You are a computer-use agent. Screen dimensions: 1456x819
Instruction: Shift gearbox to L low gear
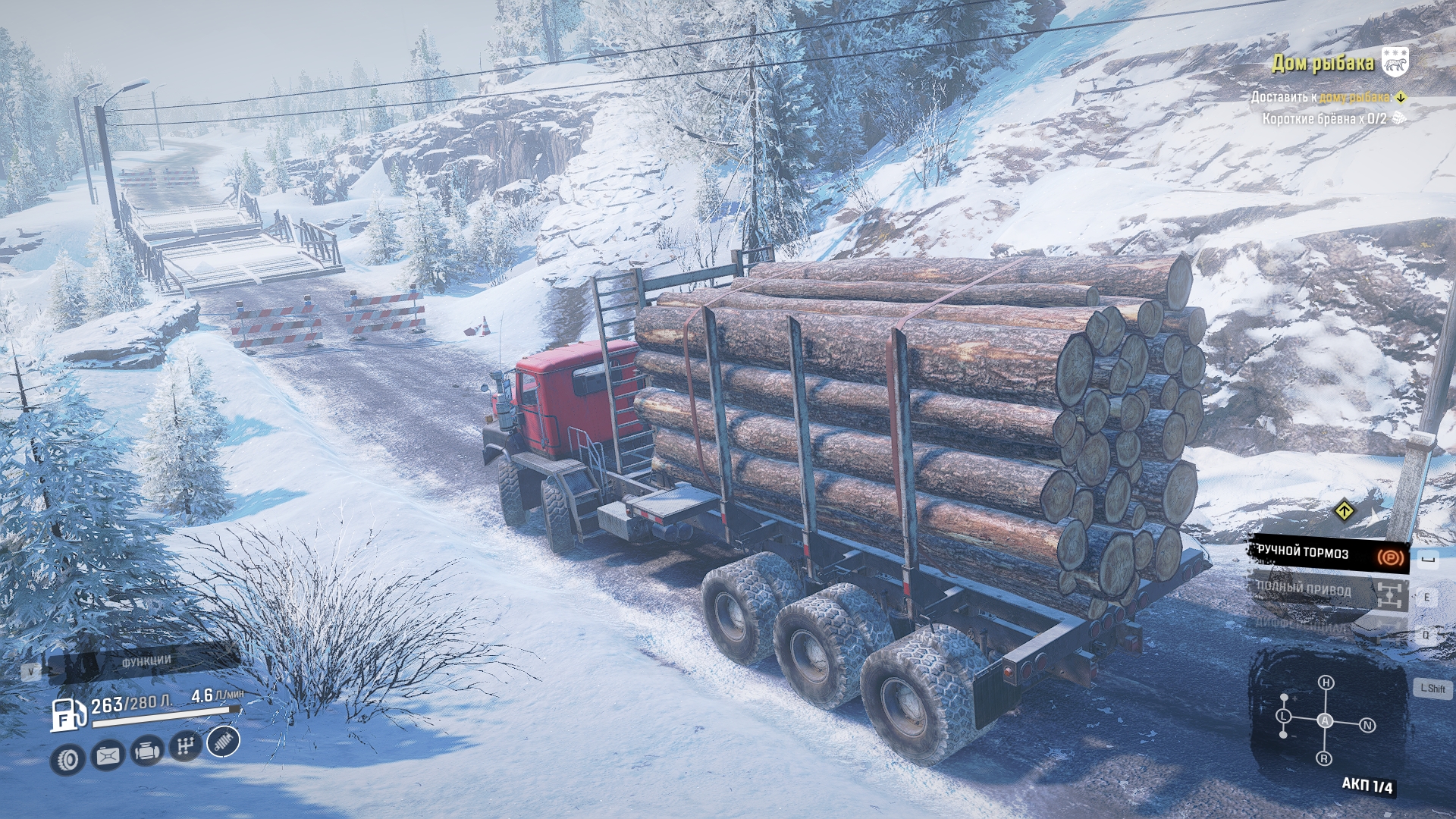(x=1283, y=716)
